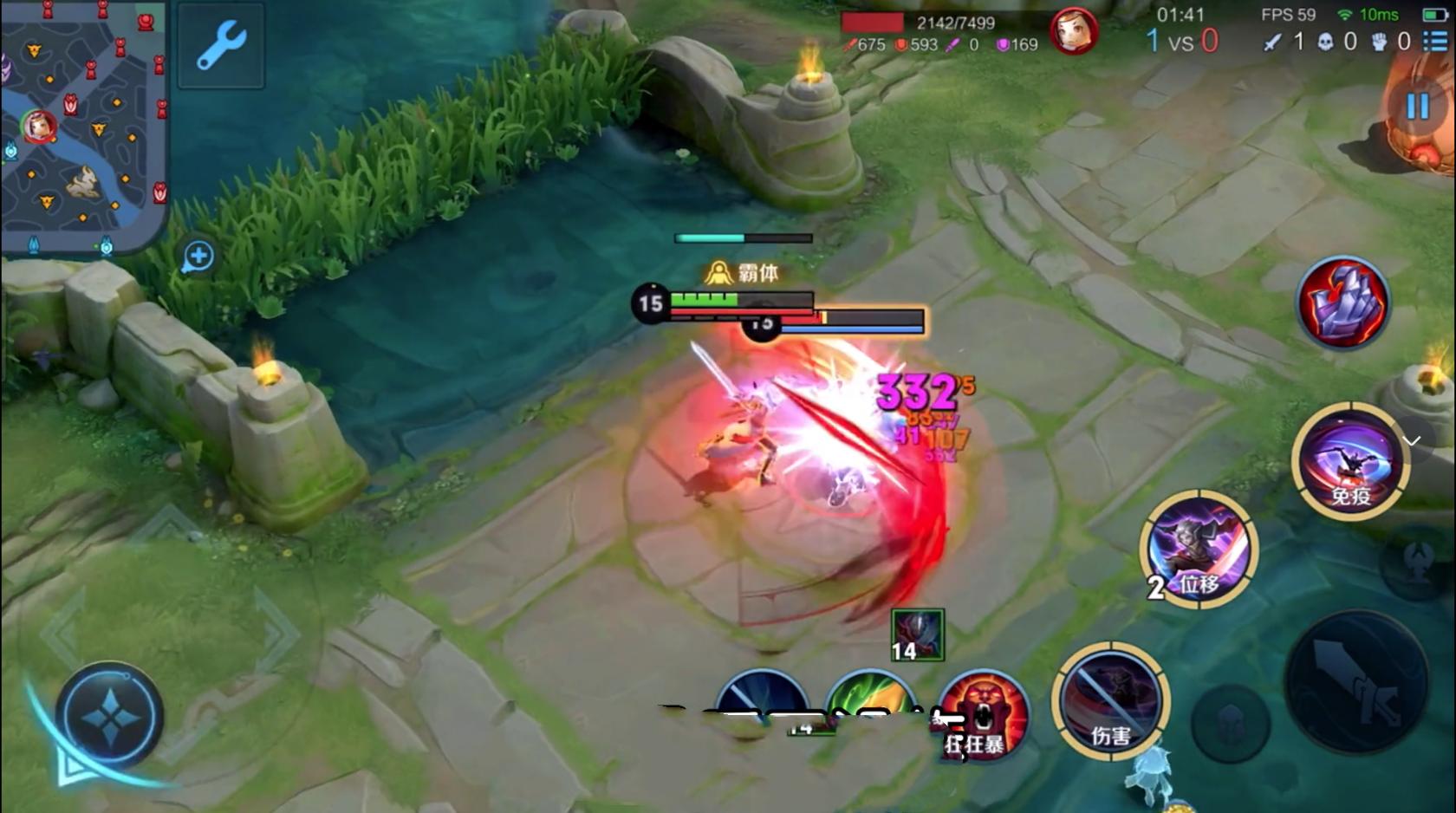The image size is (1456, 813).
Task: Open the pause menu
Action: click(x=1416, y=104)
